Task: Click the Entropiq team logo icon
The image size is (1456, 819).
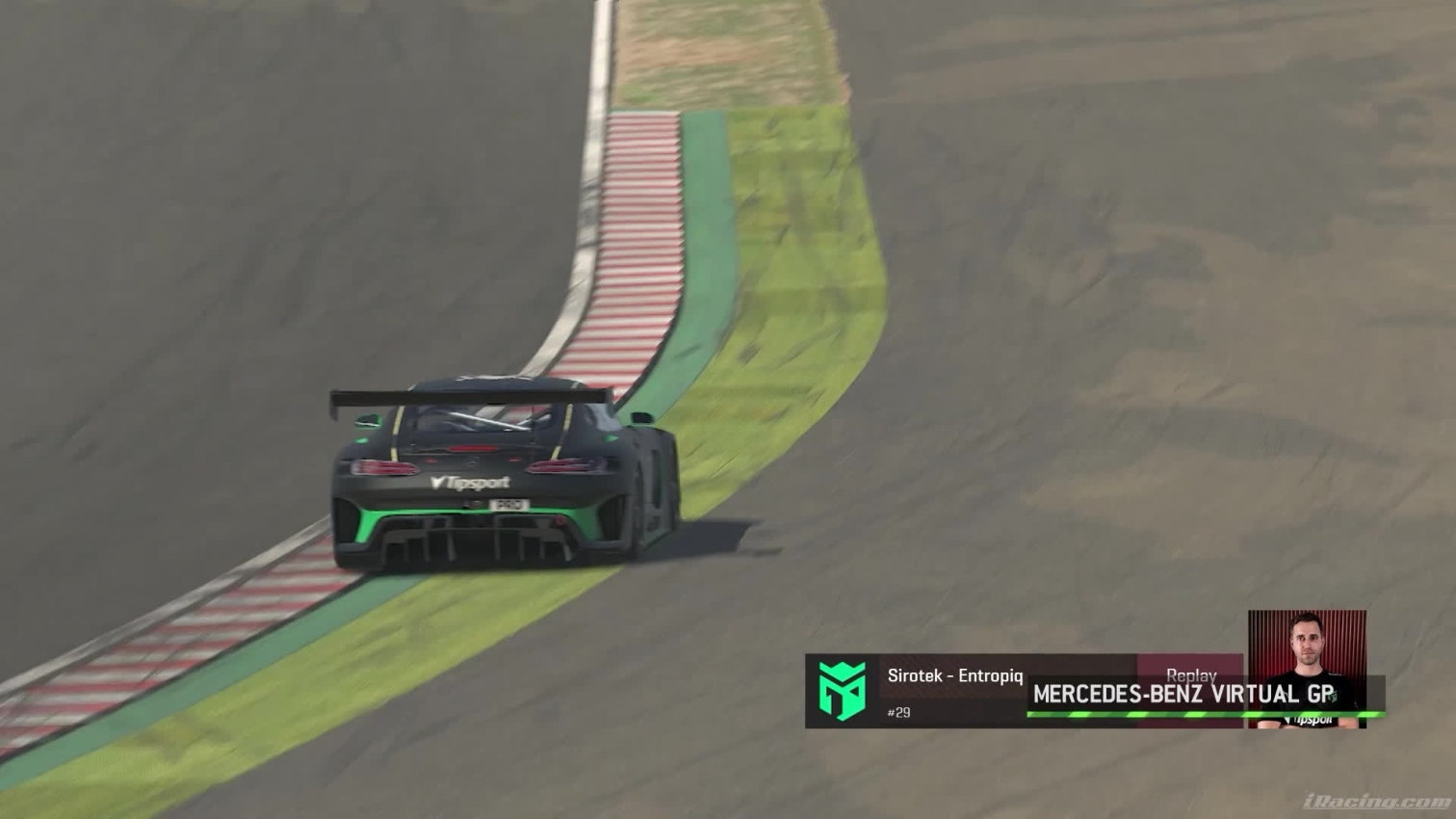Action: tap(842, 691)
